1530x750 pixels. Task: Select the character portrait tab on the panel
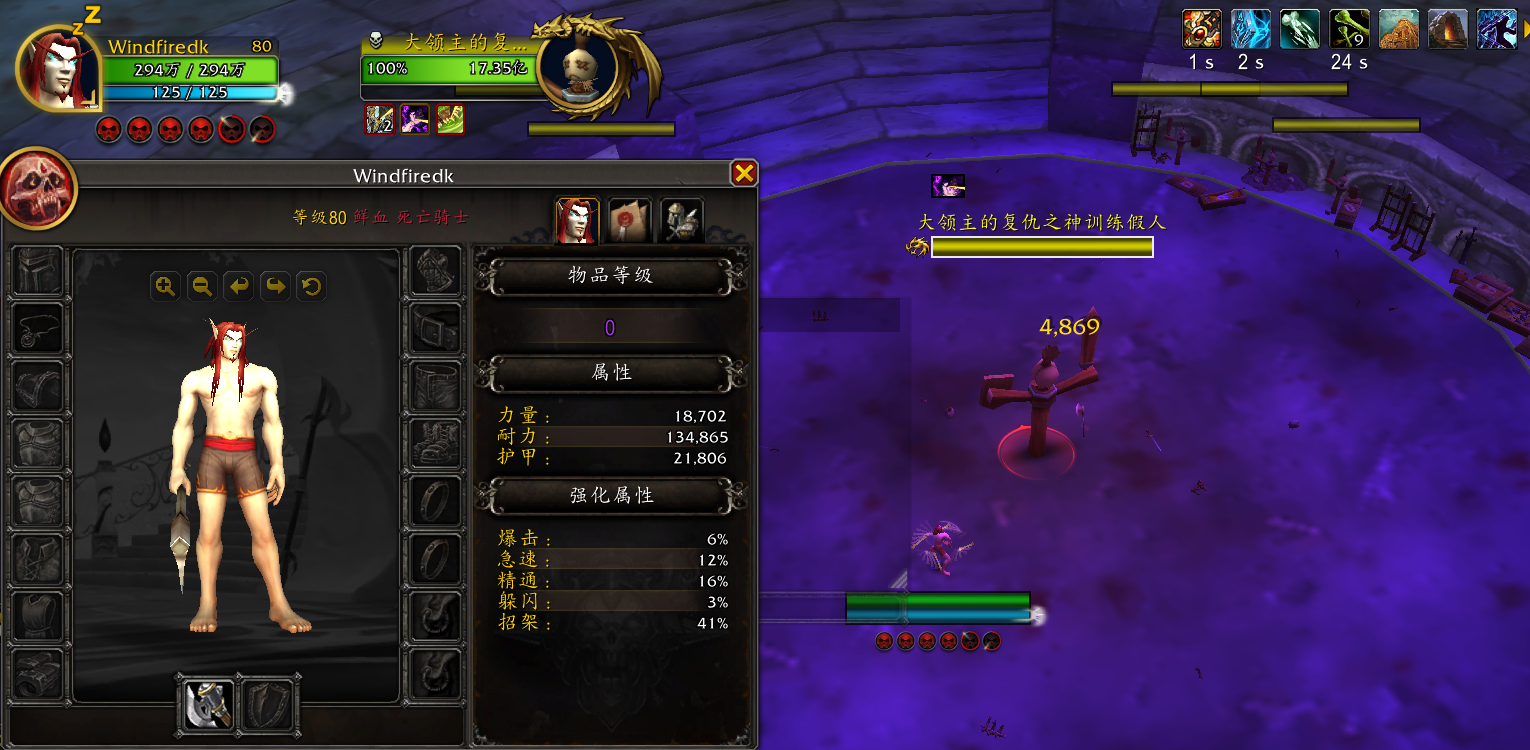(x=577, y=219)
